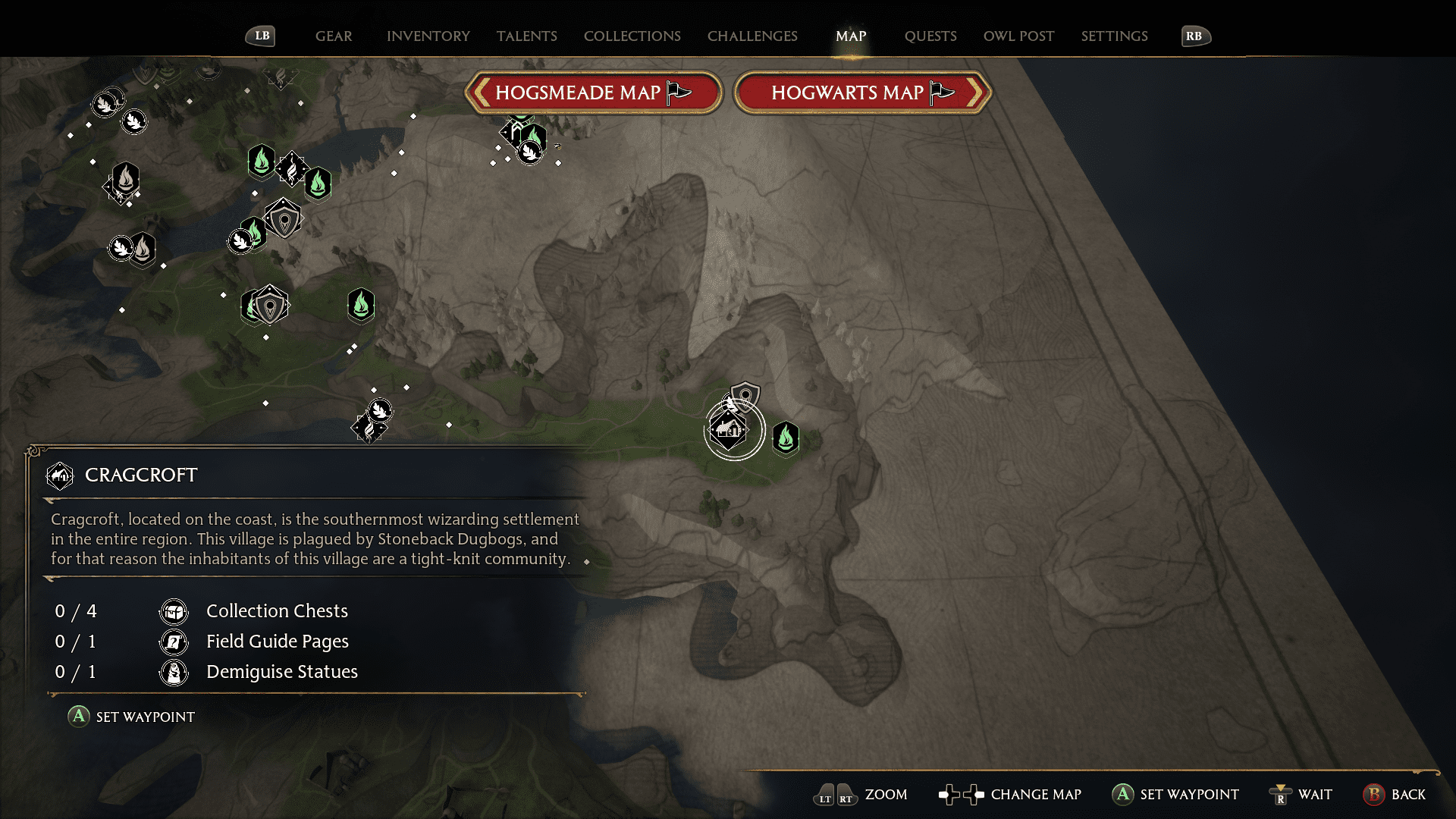Image resolution: width=1456 pixels, height=819 pixels.
Task: Select the Cragcroft settlement icon on the map
Action: click(x=726, y=429)
